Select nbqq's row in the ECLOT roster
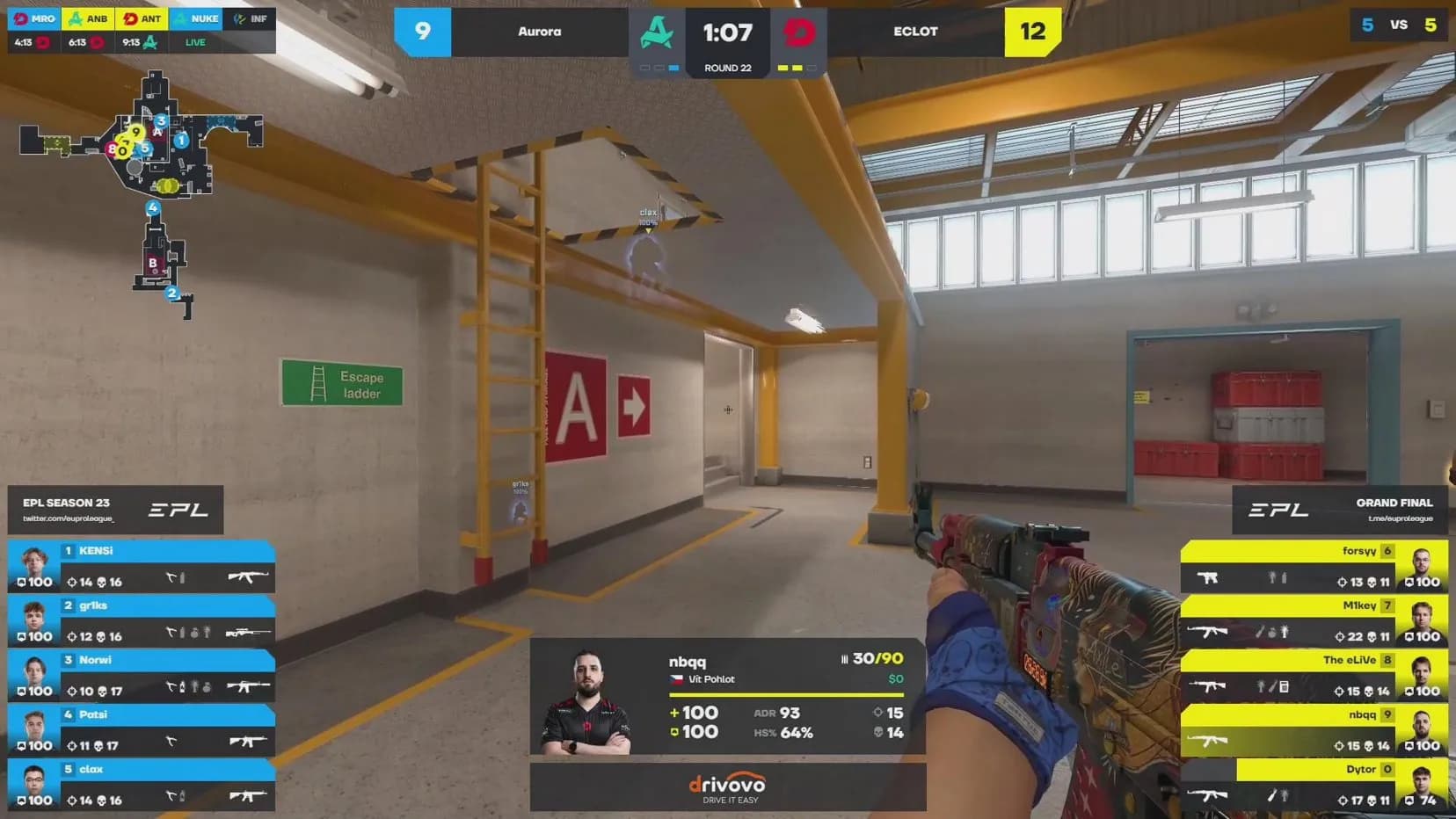 [1314, 730]
